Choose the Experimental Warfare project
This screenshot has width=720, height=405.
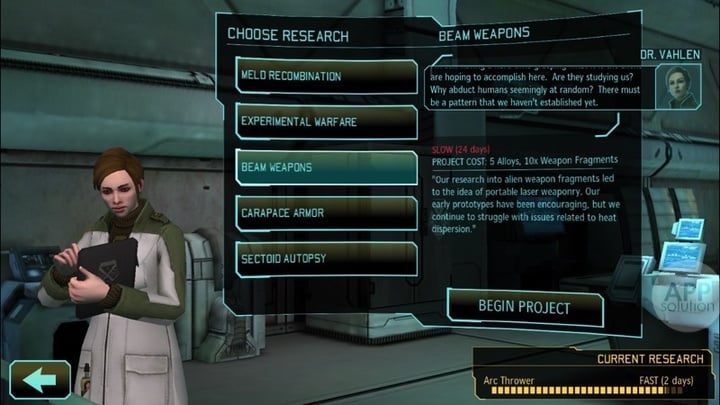[x=326, y=122]
